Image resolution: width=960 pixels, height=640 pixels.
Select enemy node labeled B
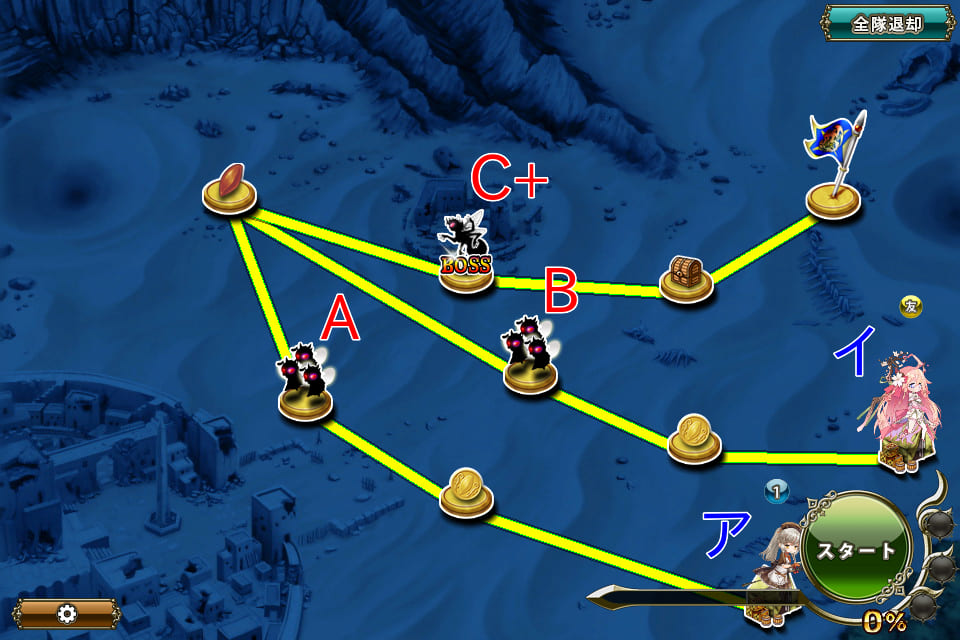click(531, 362)
